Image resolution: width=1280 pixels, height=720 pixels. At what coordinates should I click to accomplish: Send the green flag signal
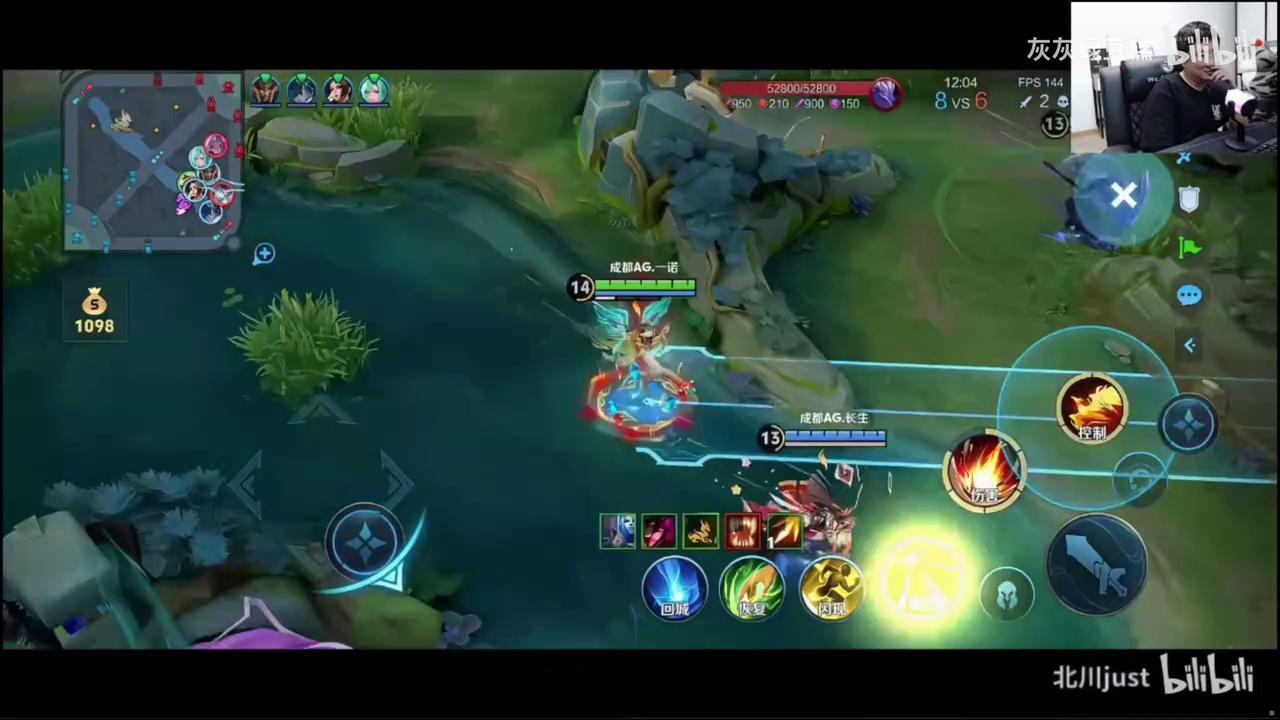(1189, 247)
